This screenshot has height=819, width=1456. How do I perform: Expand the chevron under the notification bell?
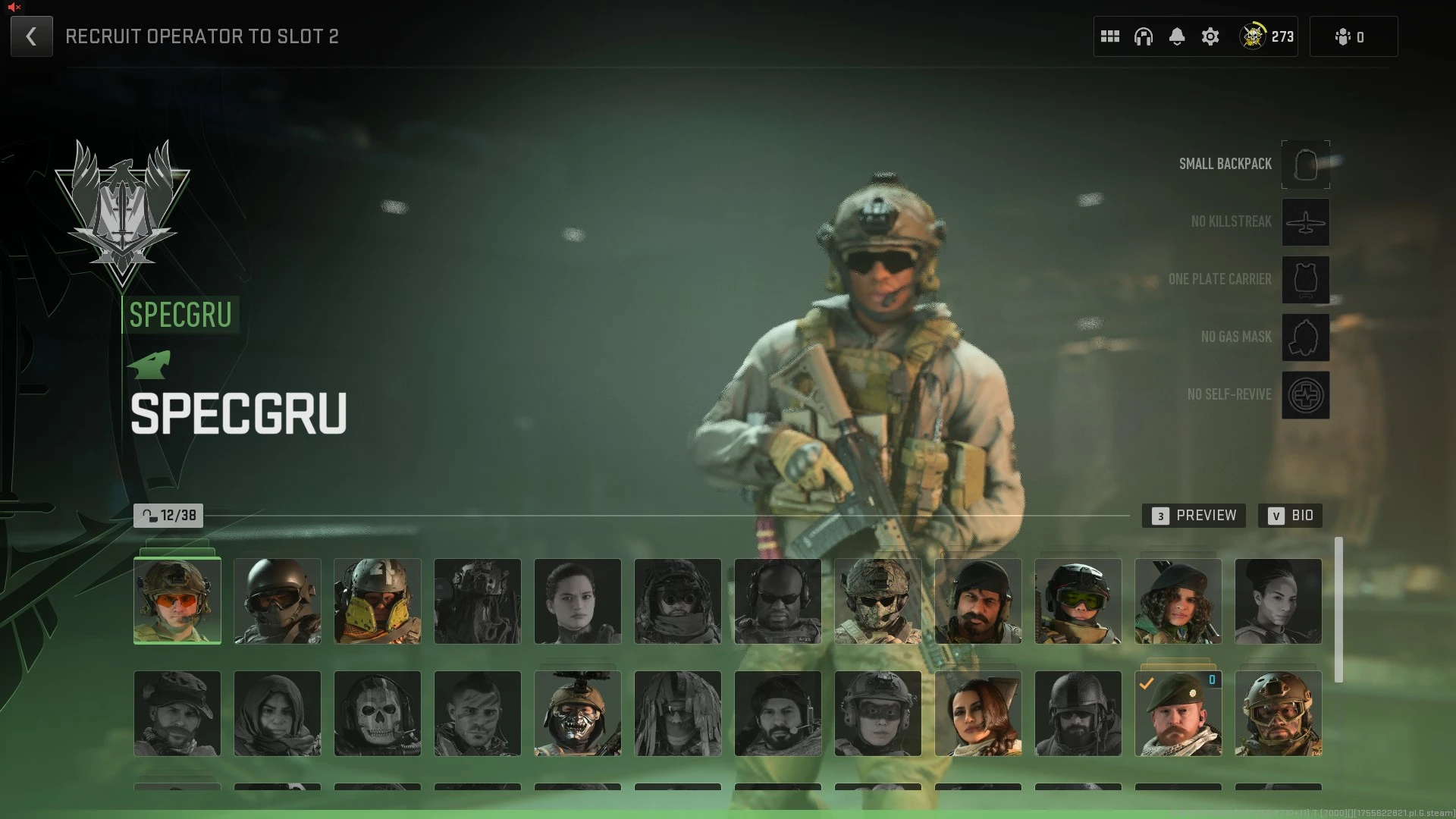pyautogui.click(x=1178, y=44)
